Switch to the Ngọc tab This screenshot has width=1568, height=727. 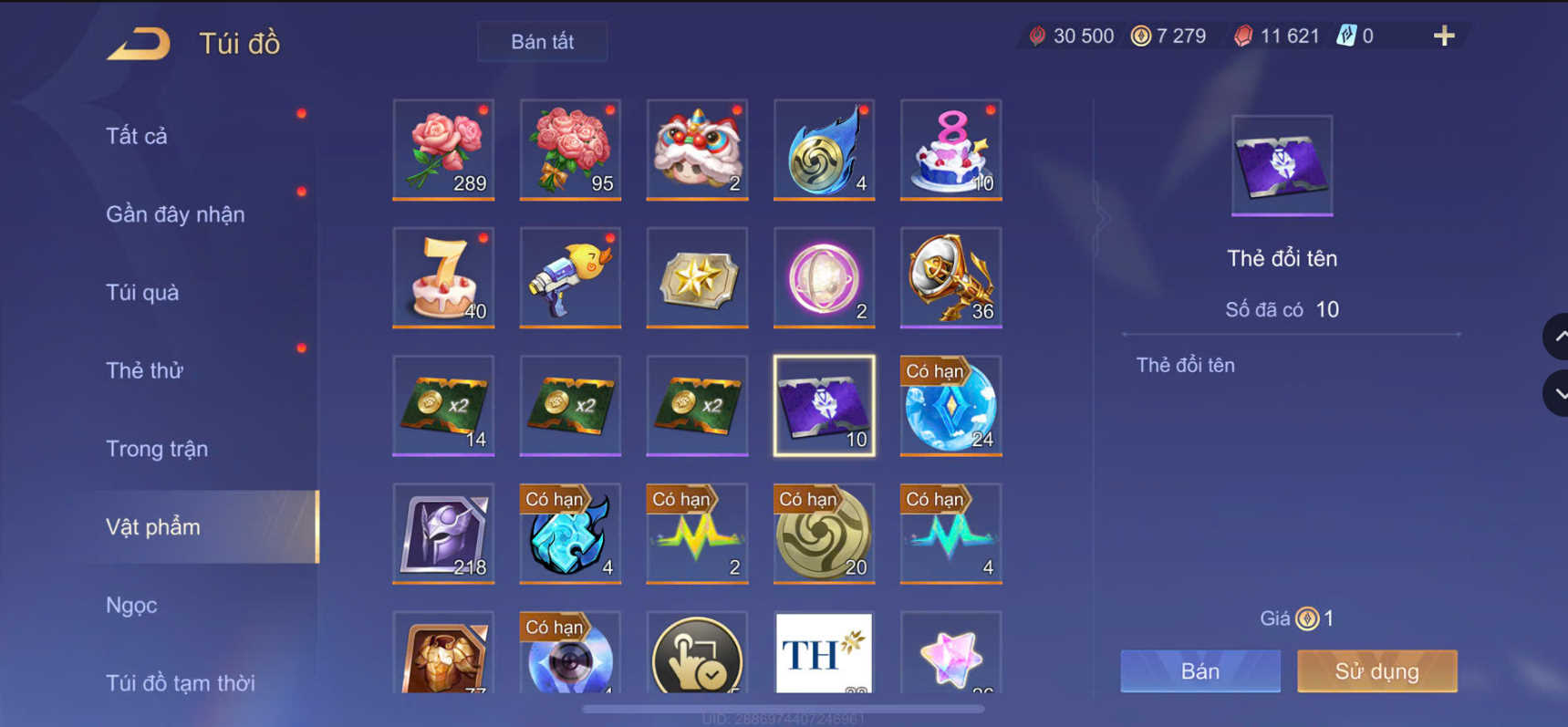[131, 605]
